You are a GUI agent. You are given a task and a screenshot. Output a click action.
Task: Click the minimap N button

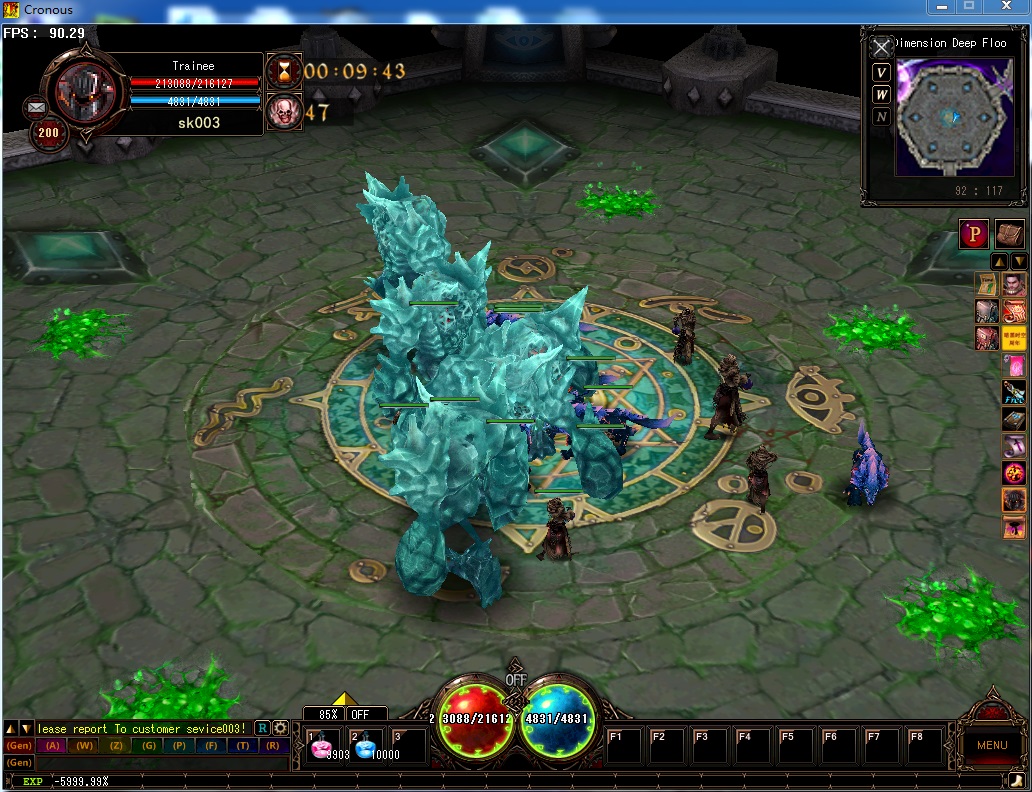coord(881,116)
